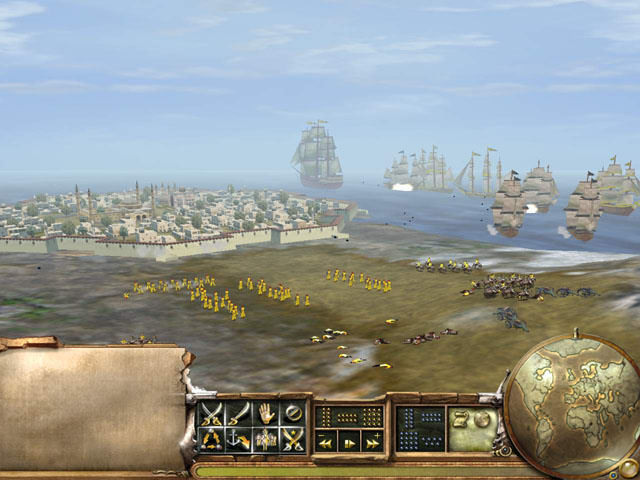Viewport: 640px width, 480px height.
Task: Choose the group of soldiers command
Action: pos(265,439)
